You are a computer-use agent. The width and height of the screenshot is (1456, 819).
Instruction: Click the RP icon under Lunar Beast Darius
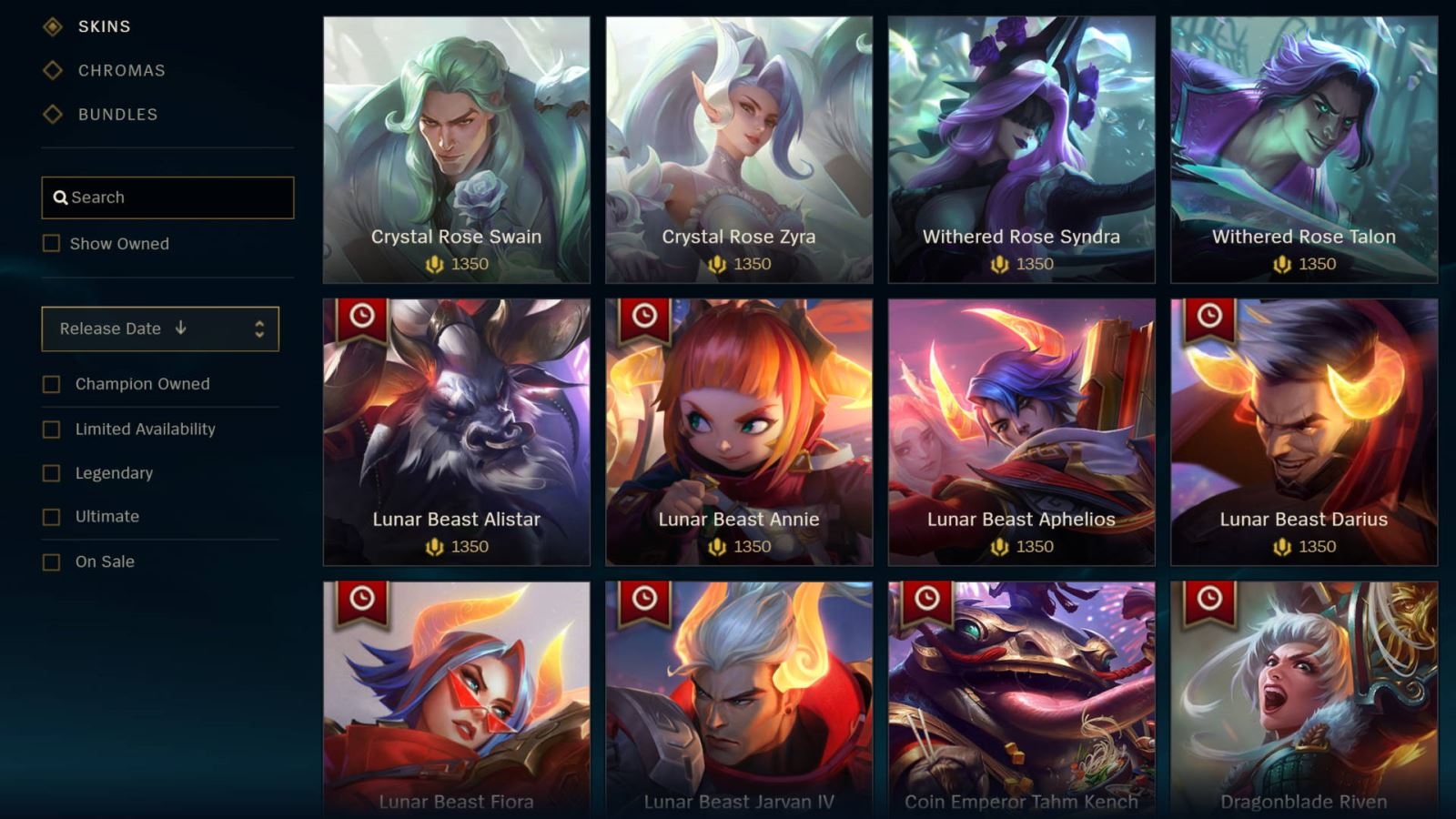click(x=1283, y=546)
